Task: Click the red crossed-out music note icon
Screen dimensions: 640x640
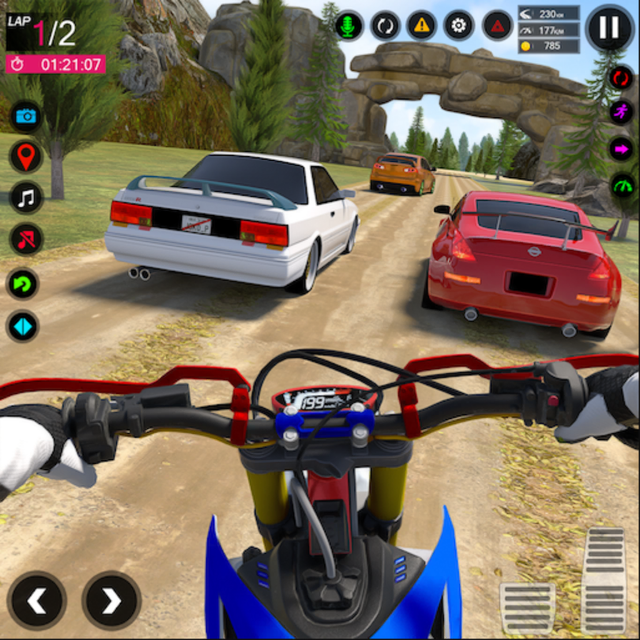Action: tap(26, 239)
